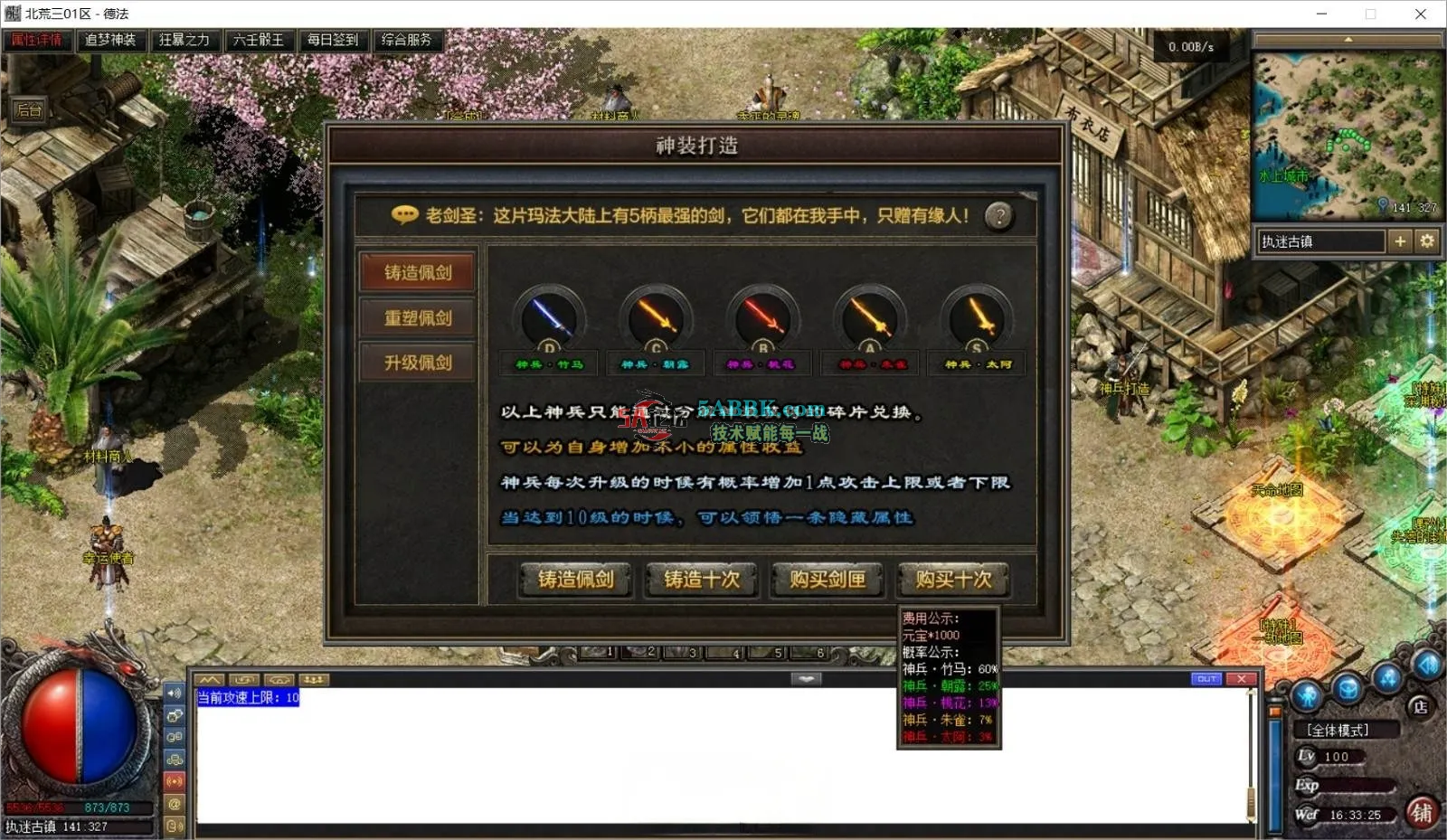
Task: Open the minimap settings gear icon
Action: click(1426, 241)
